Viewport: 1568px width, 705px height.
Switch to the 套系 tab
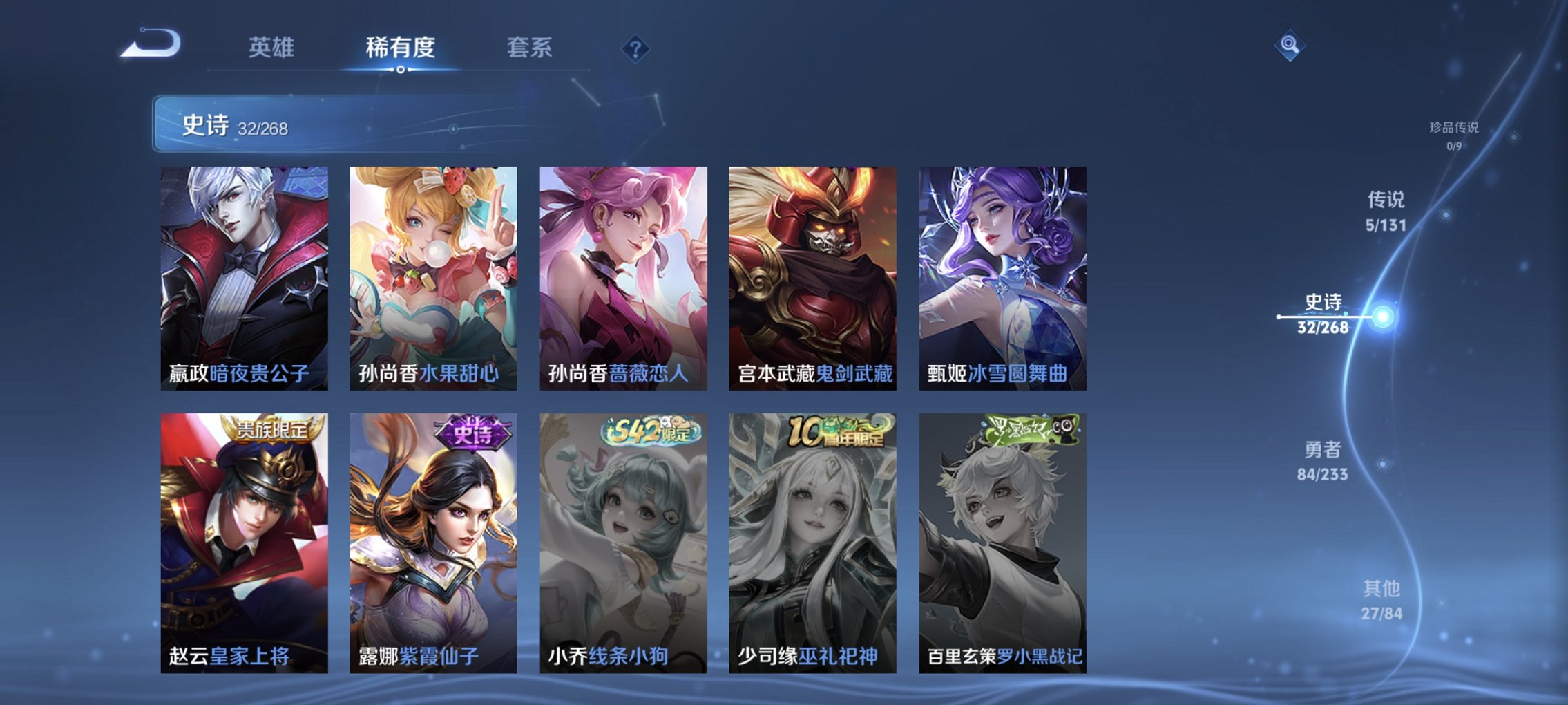click(531, 47)
